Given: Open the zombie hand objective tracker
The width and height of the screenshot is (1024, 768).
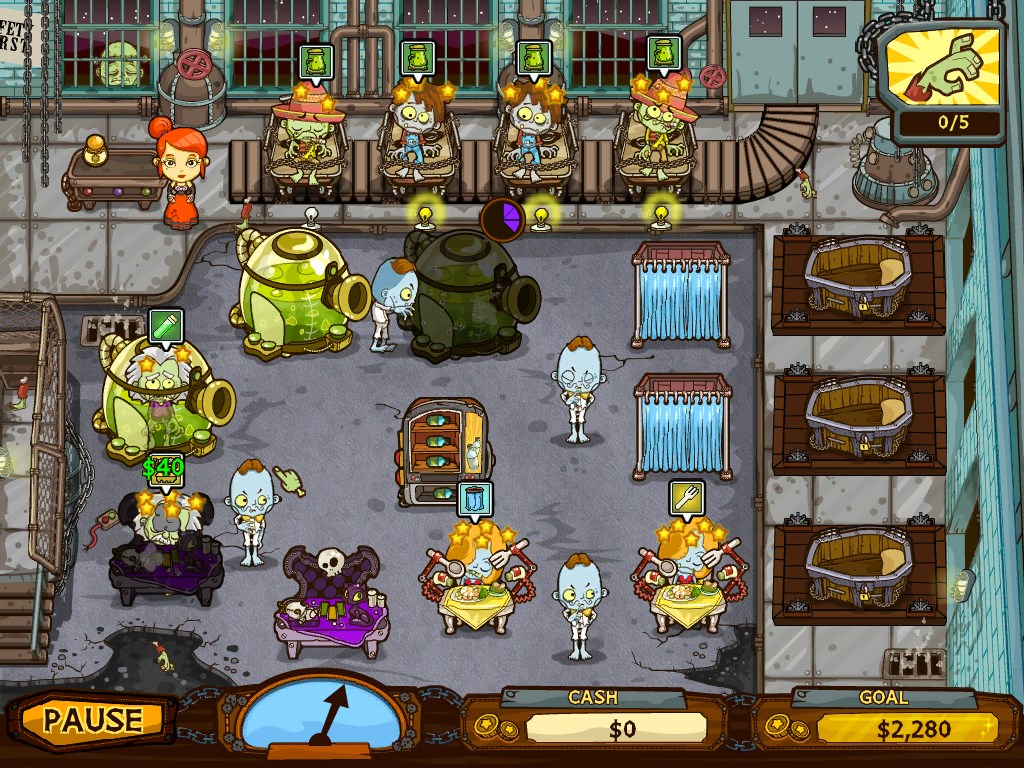Looking at the screenshot, I should tap(946, 80).
